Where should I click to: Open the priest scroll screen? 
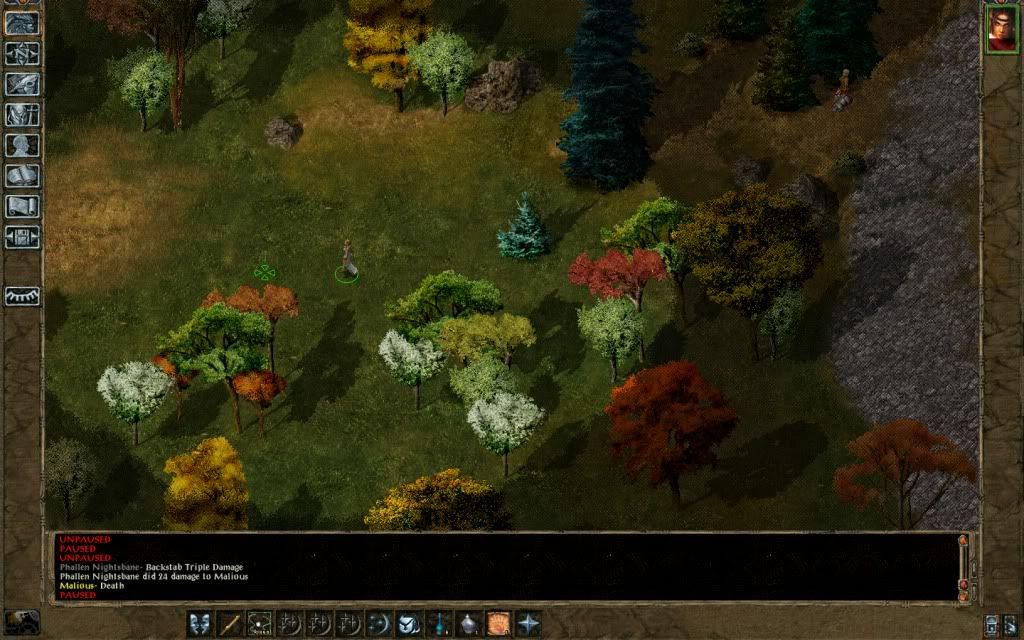coord(22,207)
